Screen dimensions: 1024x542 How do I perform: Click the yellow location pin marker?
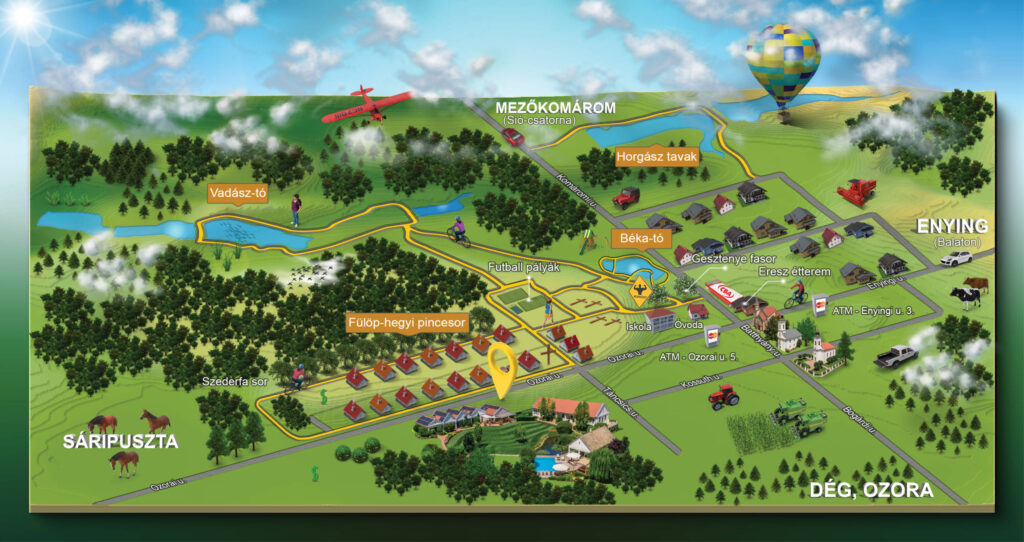pyautogui.click(x=507, y=368)
